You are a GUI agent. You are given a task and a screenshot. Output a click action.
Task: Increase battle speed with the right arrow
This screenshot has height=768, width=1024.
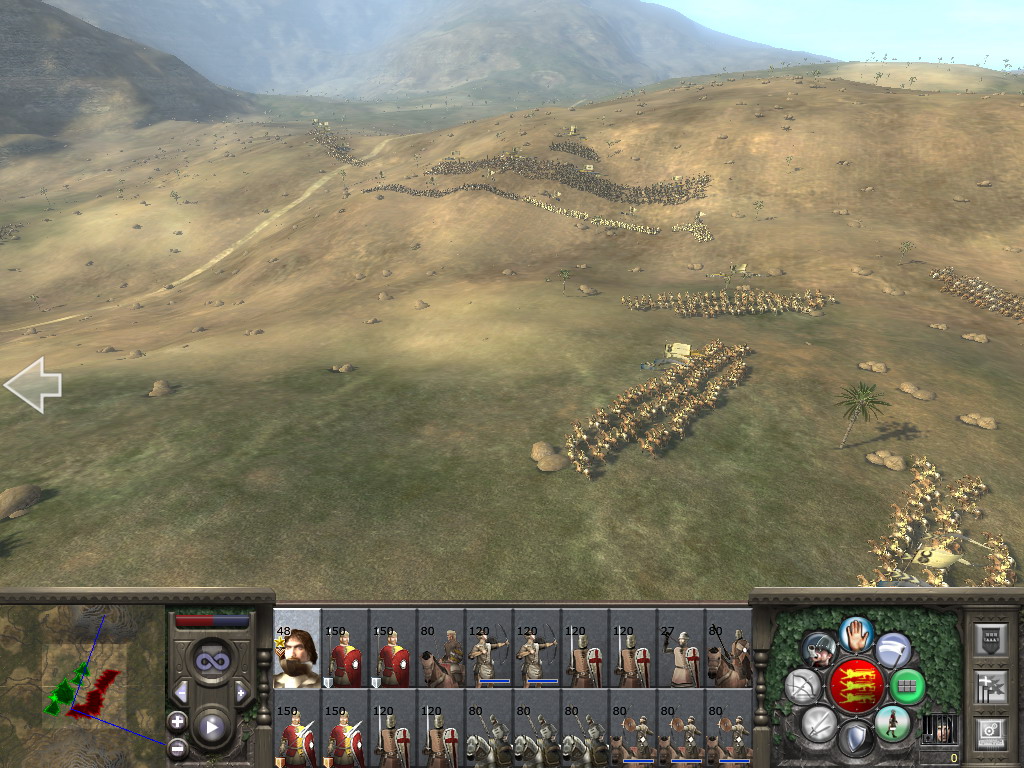click(241, 692)
